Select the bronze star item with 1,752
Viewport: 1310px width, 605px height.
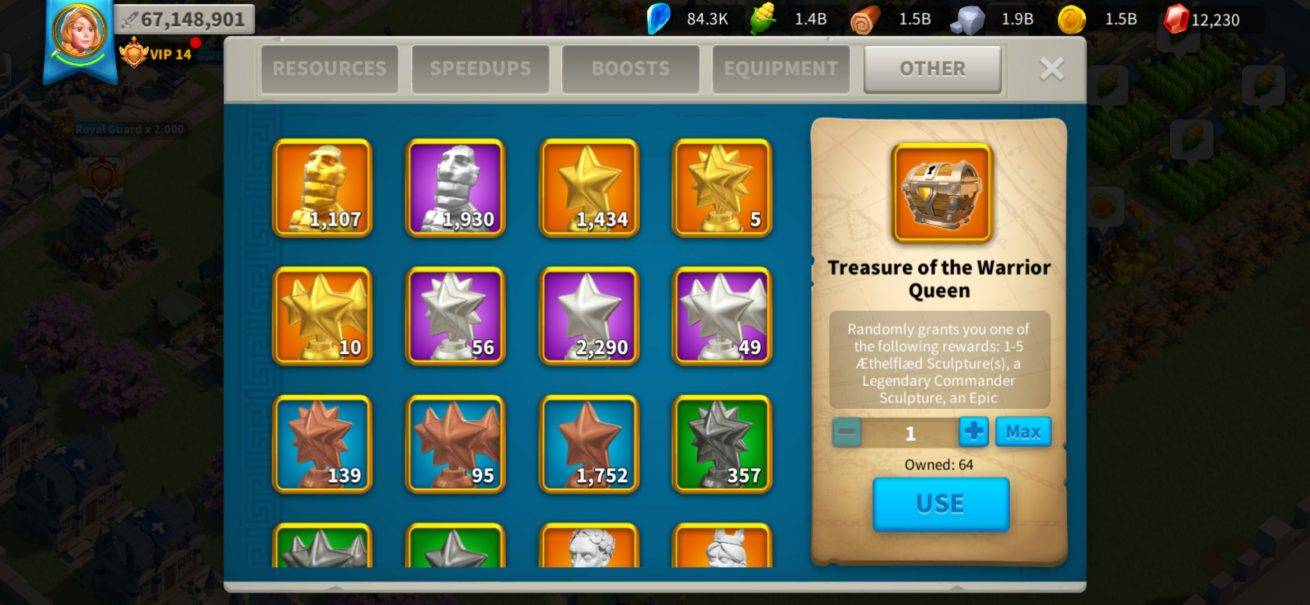tap(589, 444)
